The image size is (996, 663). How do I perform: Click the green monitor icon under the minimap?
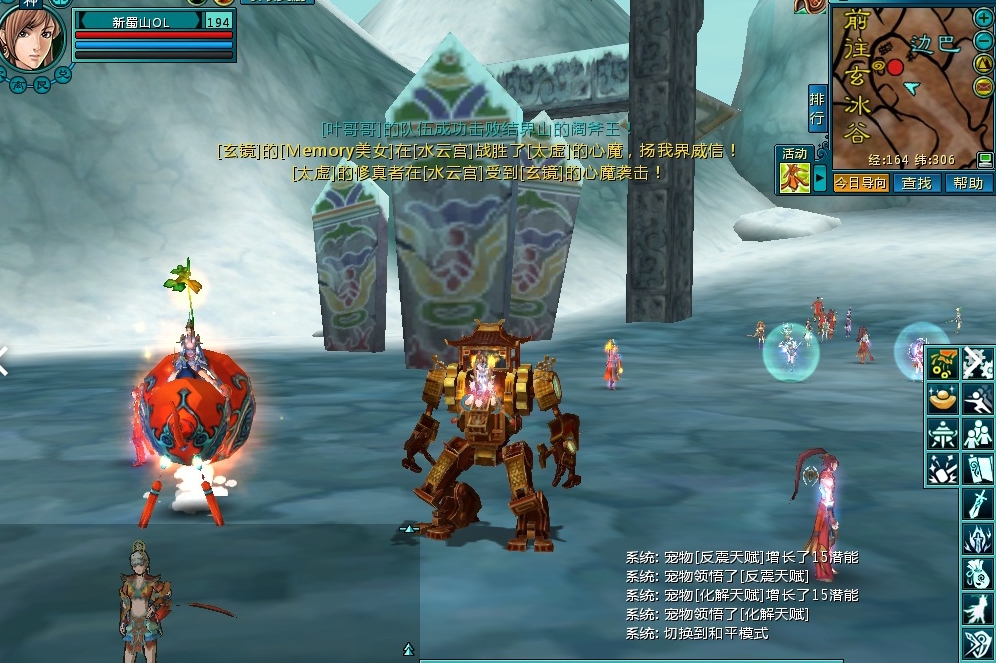click(985, 160)
